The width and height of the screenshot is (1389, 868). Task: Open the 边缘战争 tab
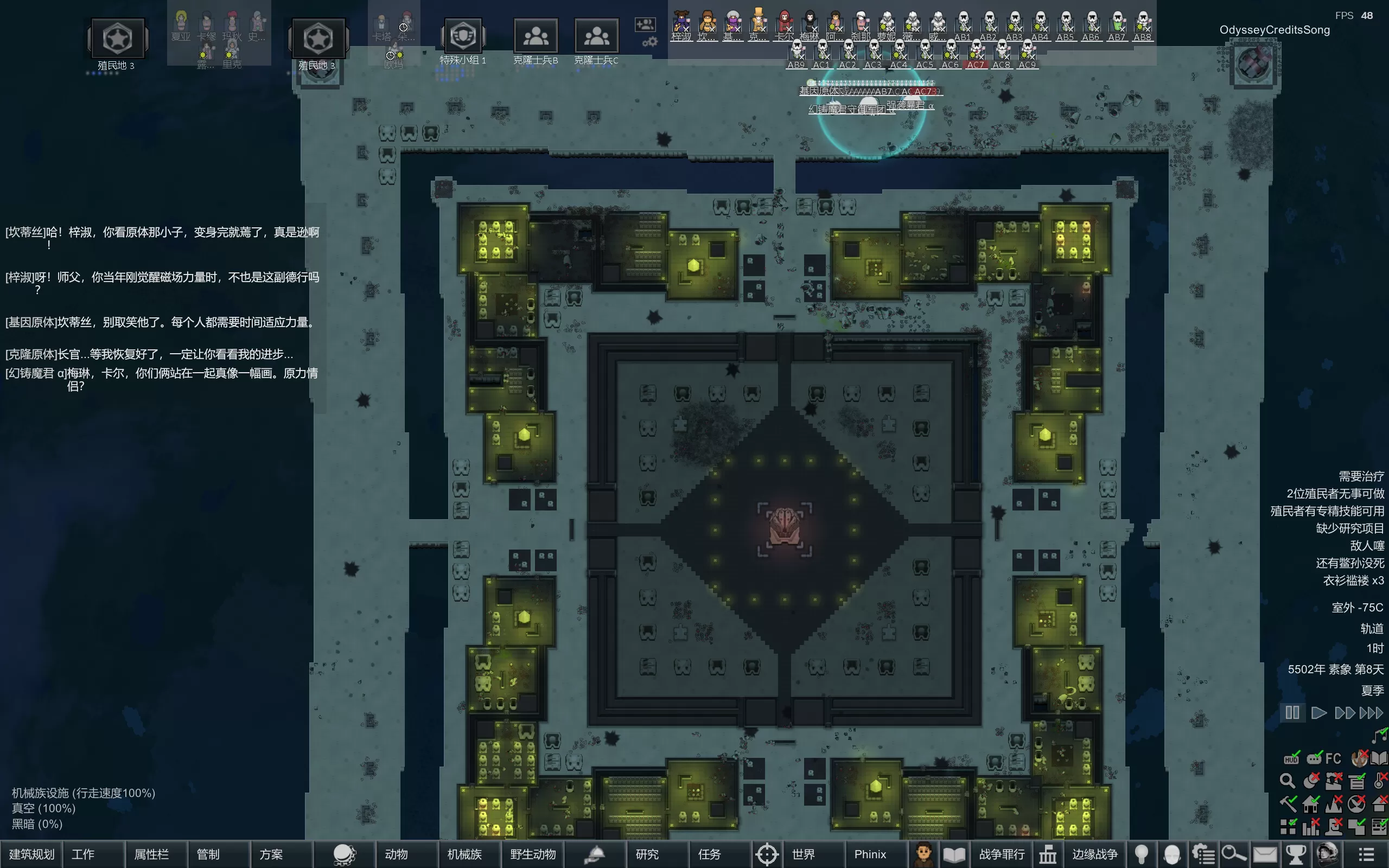[x=1094, y=854]
